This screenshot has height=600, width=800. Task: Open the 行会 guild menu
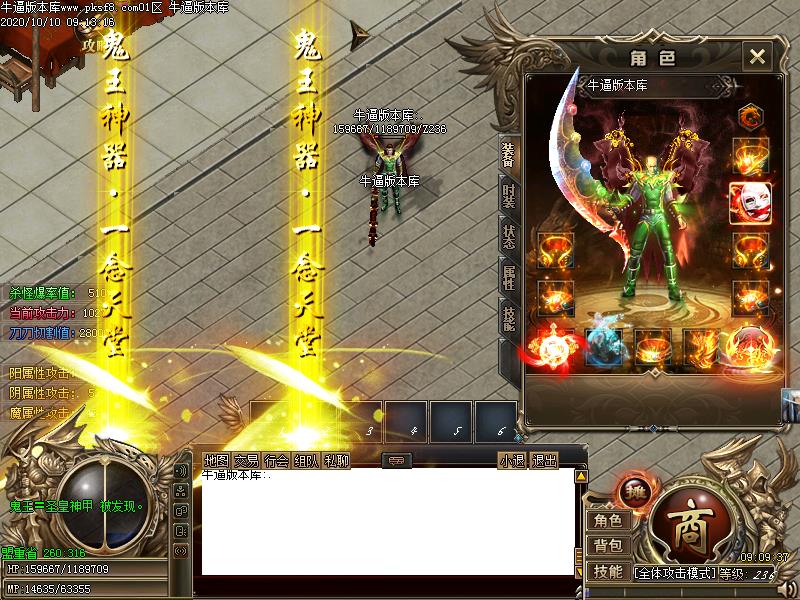coord(277,461)
